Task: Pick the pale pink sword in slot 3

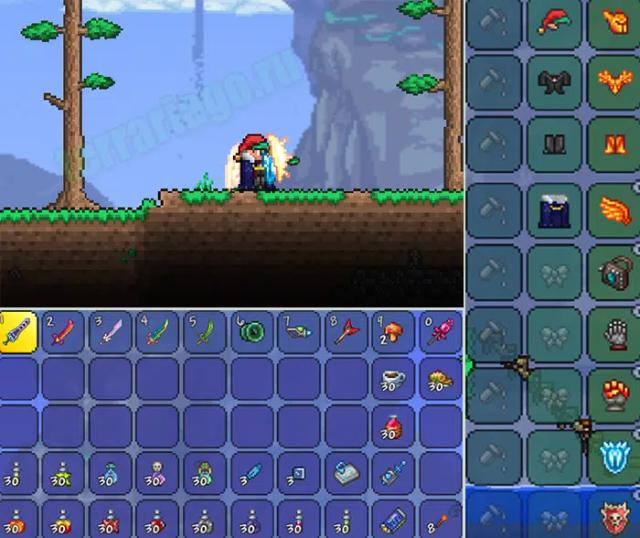Action: [111, 332]
